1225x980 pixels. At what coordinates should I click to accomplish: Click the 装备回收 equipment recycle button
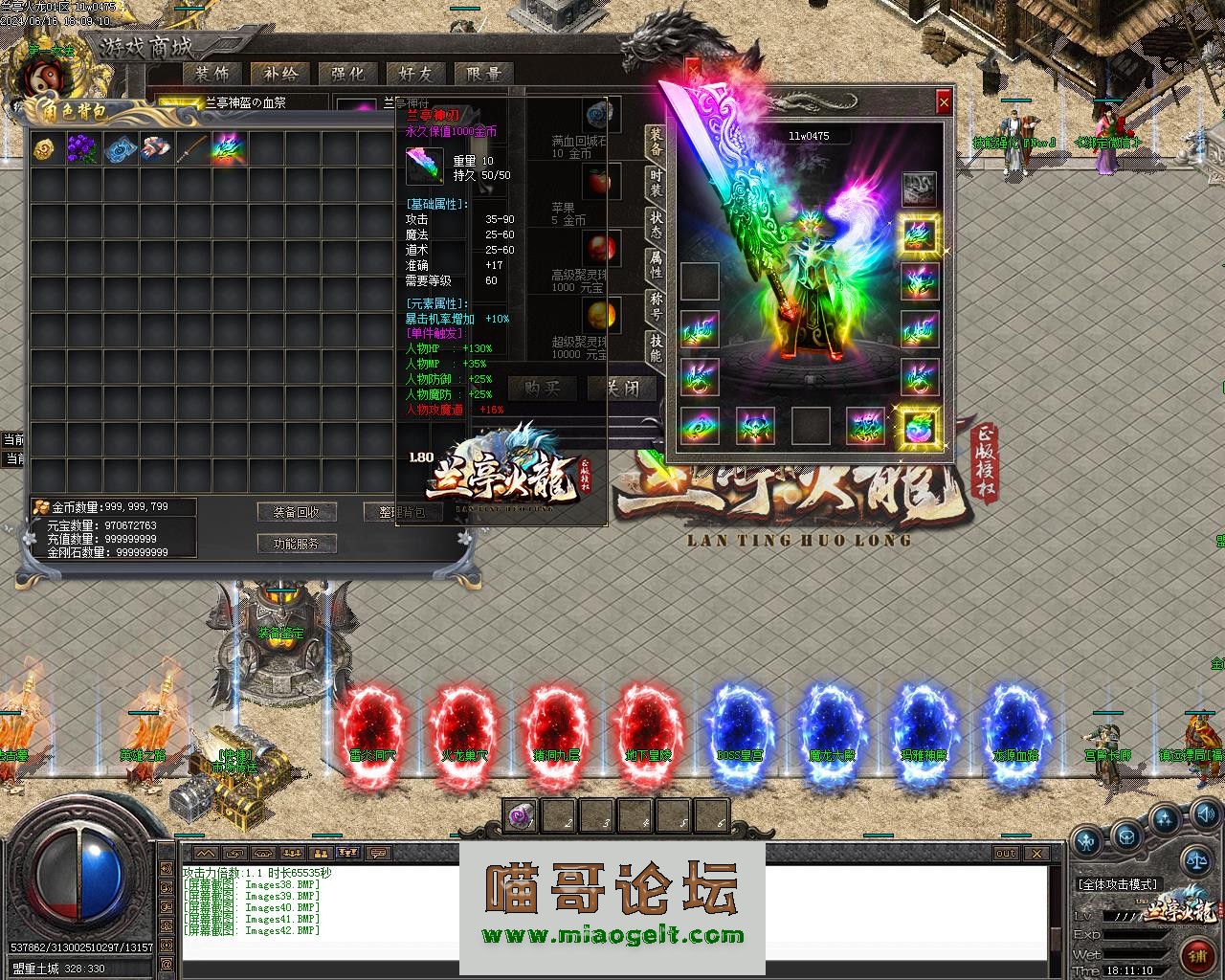coord(297,512)
